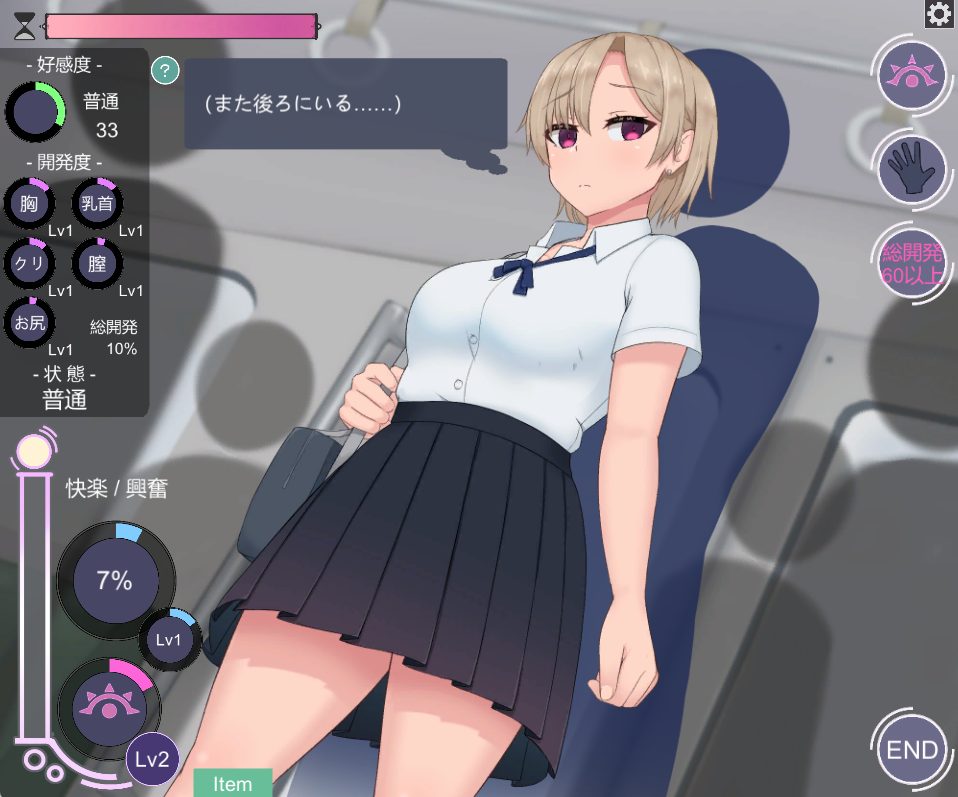Open the Item tab
Image resolution: width=958 pixels, height=797 pixels.
232,783
